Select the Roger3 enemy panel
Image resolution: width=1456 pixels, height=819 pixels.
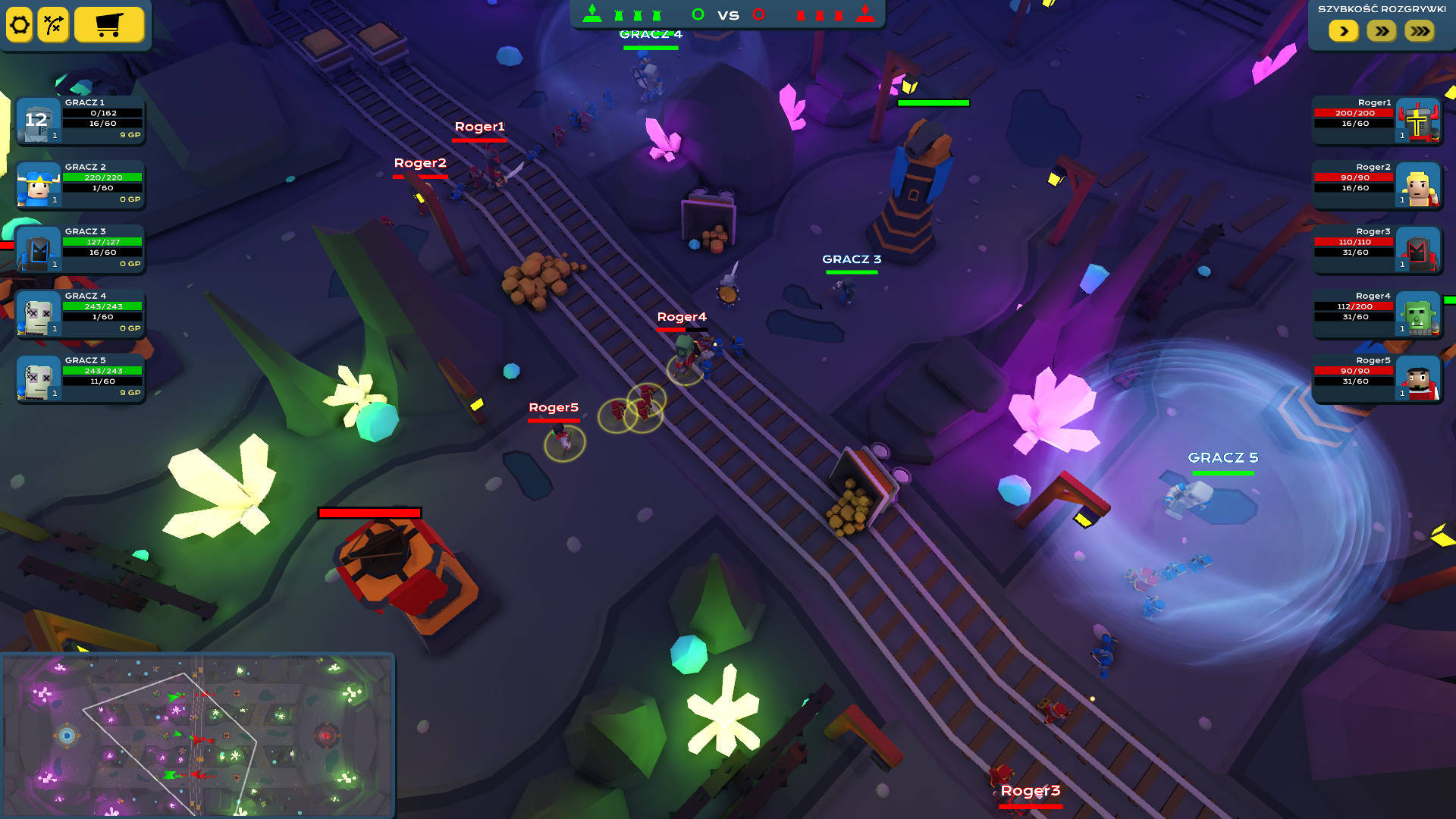[1376, 249]
